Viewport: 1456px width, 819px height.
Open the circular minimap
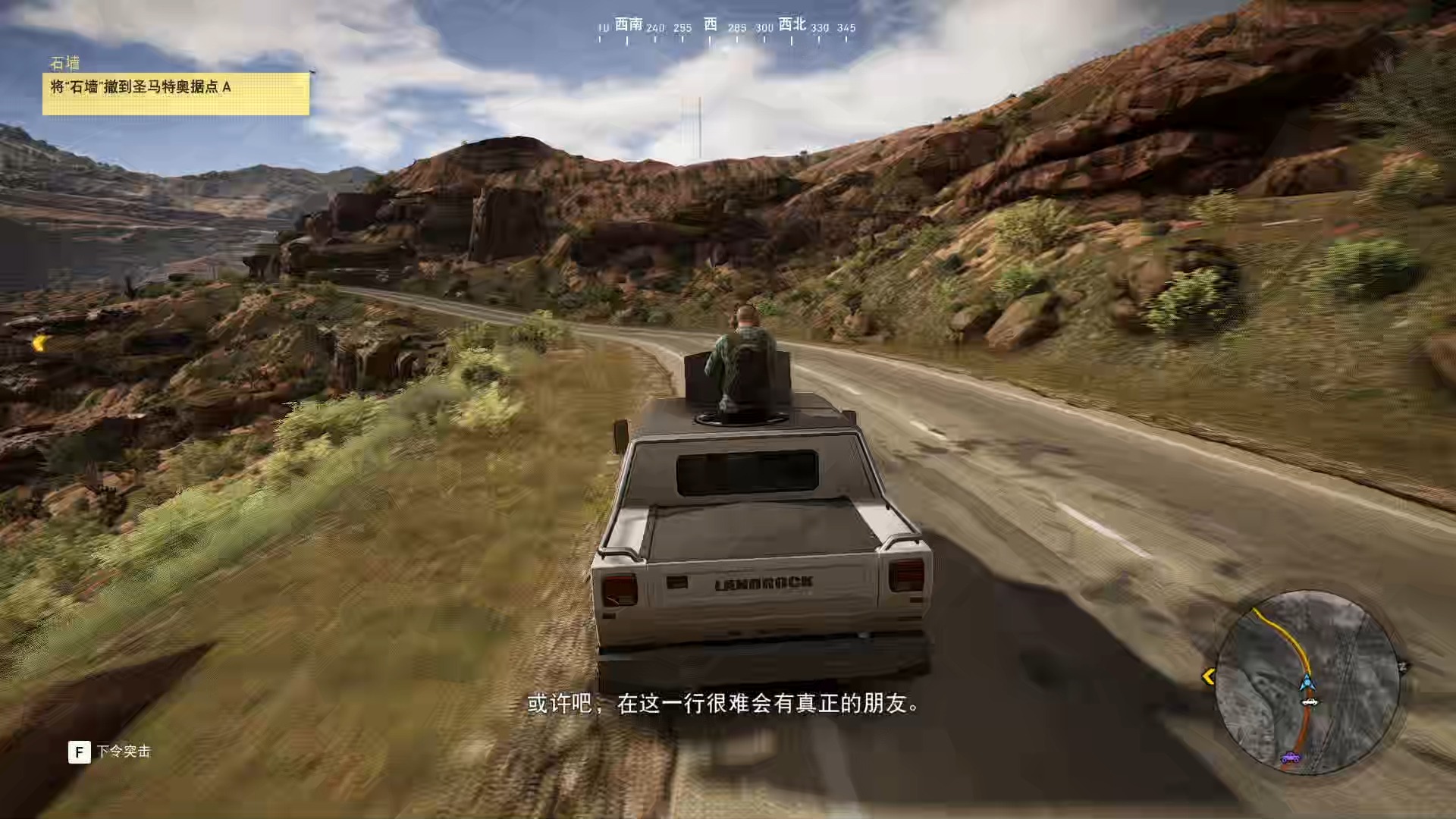coord(1307,682)
